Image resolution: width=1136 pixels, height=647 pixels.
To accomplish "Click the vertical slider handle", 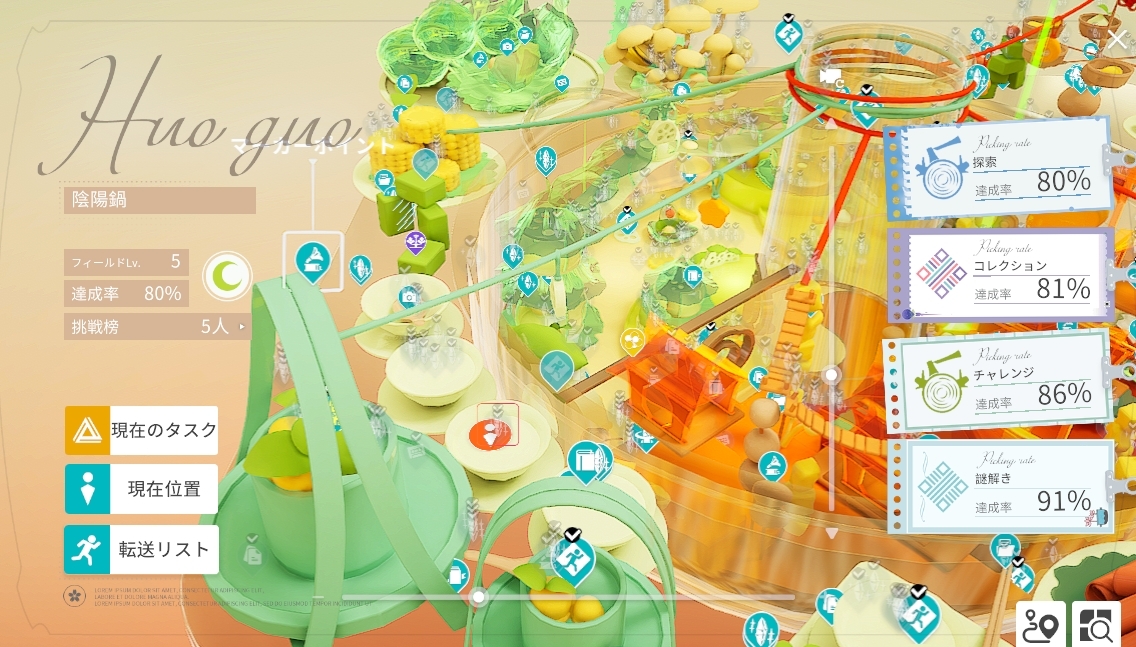I will point(830,374).
